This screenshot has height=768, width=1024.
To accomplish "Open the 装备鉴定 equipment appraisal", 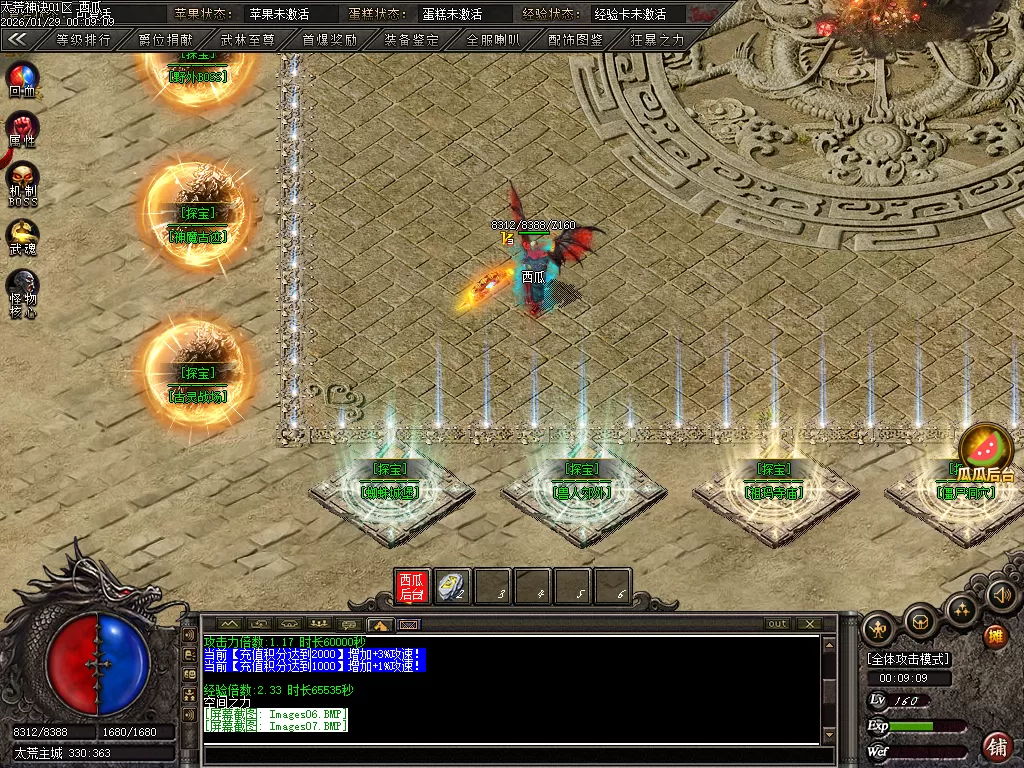I will 411,40.
